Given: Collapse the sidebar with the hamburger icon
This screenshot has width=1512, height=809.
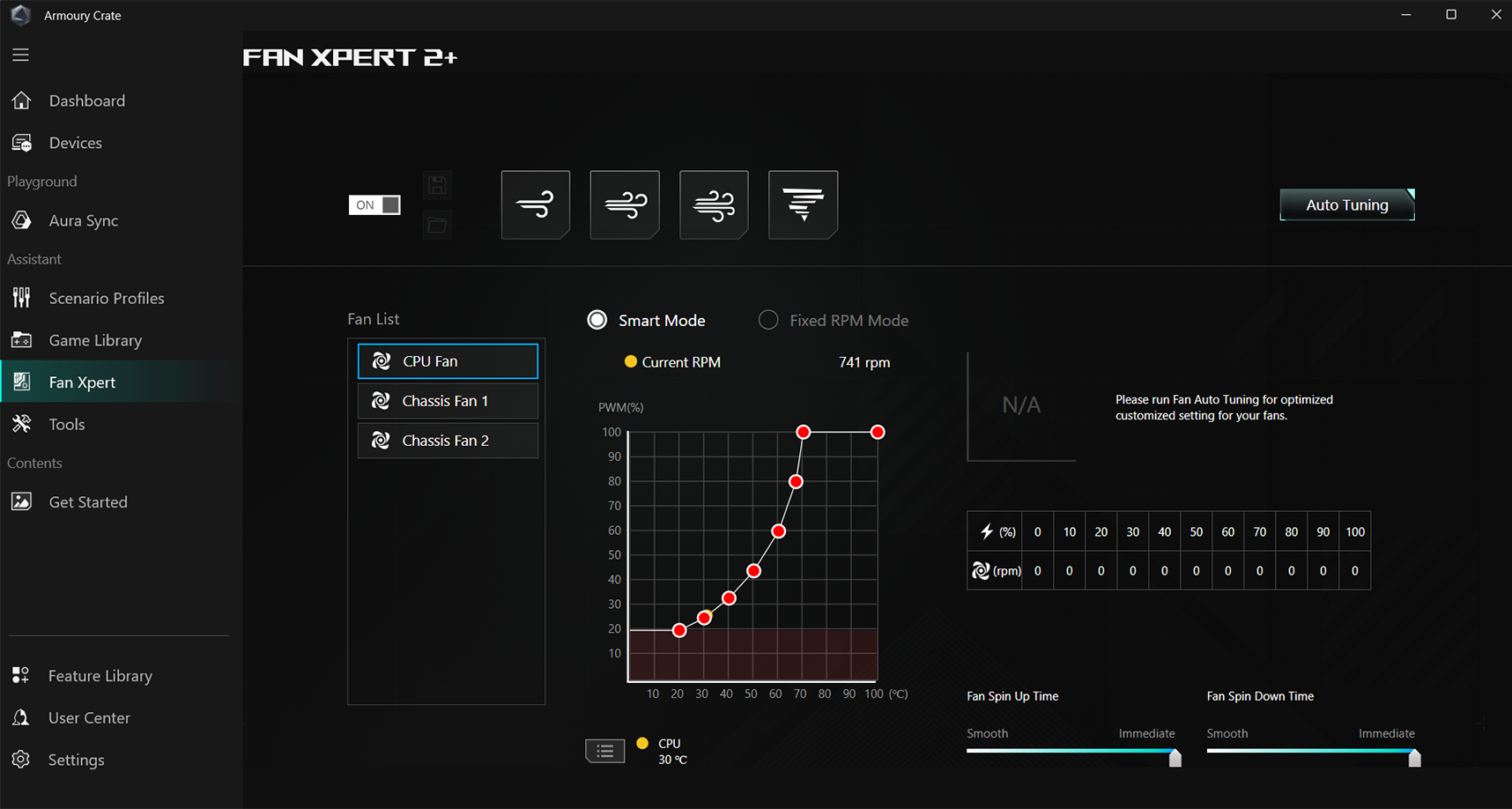Looking at the screenshot, I should [20, 55].
